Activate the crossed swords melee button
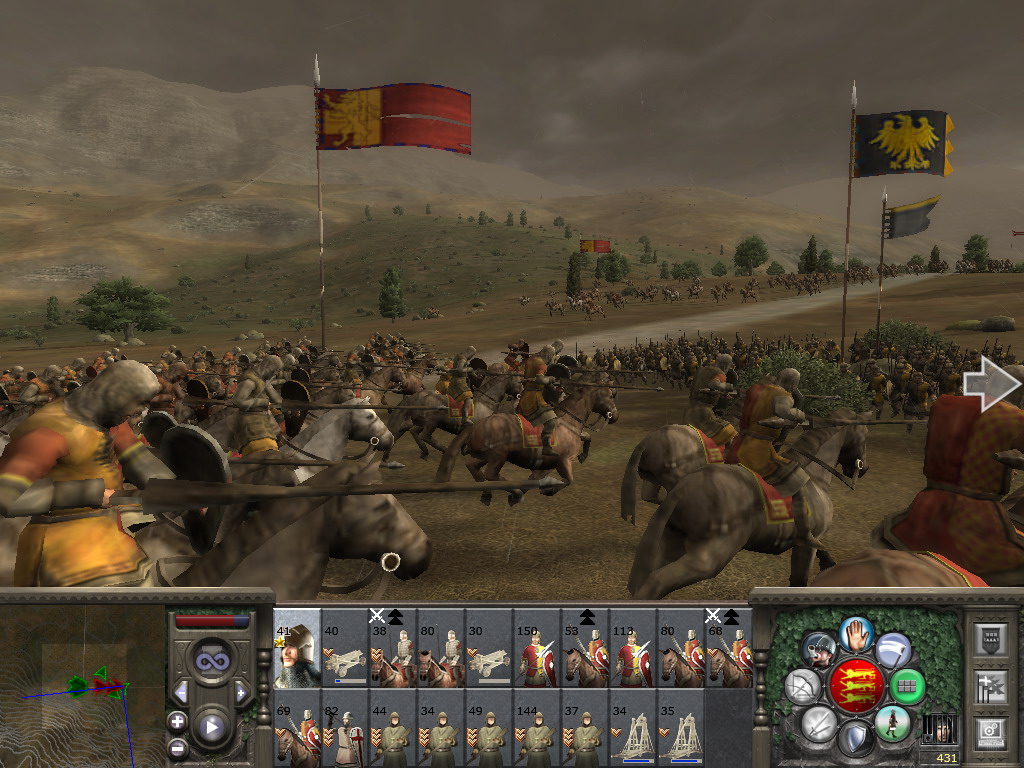1024x768 pixels. click(818, 723)
